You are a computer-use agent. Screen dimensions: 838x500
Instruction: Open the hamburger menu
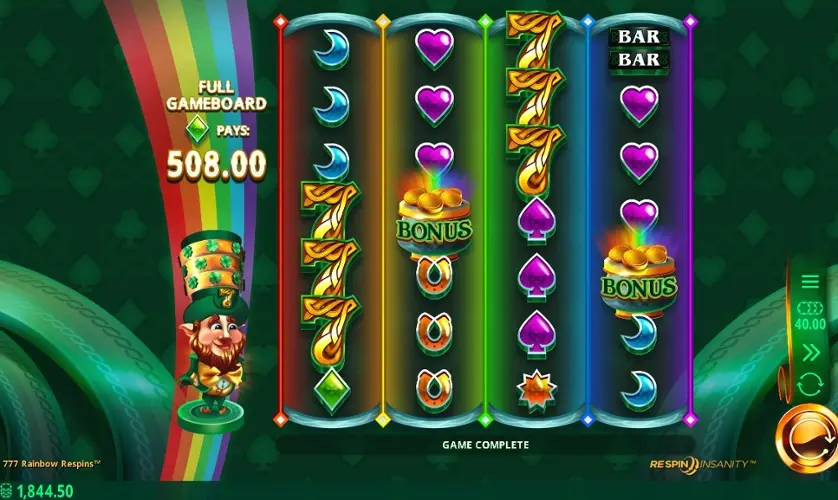pos(810,281)
